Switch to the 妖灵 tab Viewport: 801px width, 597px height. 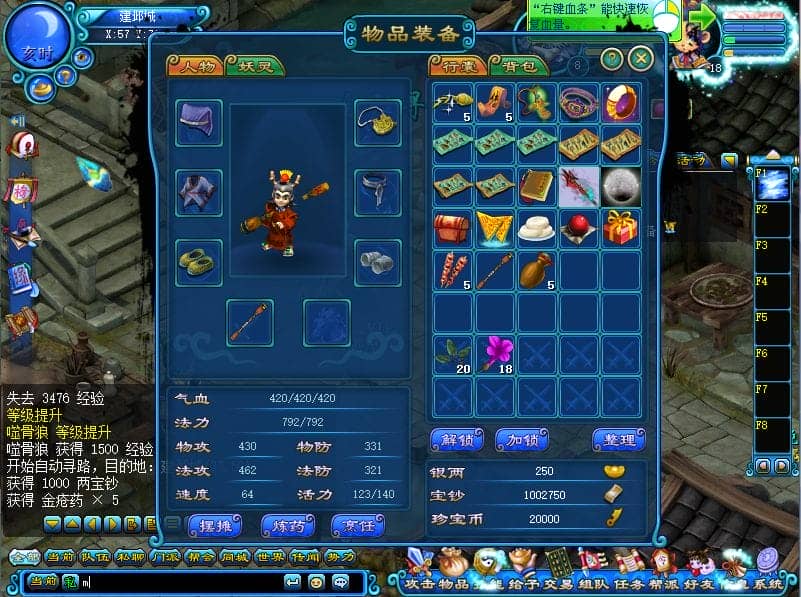[254, 66]
